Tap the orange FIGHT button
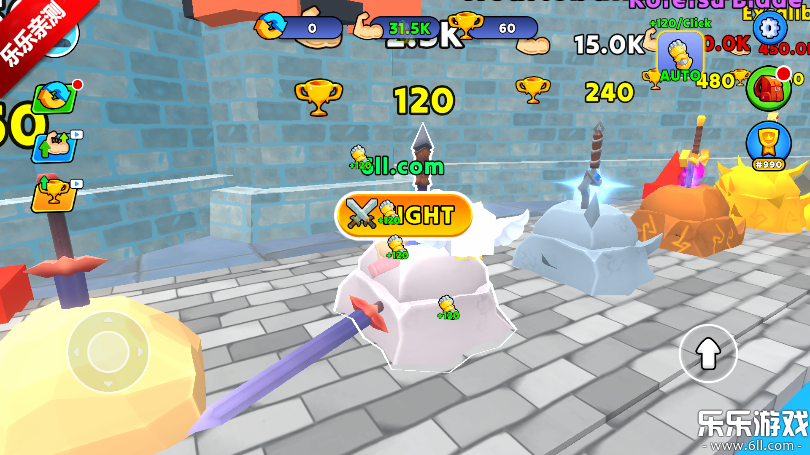 [403, 213]
